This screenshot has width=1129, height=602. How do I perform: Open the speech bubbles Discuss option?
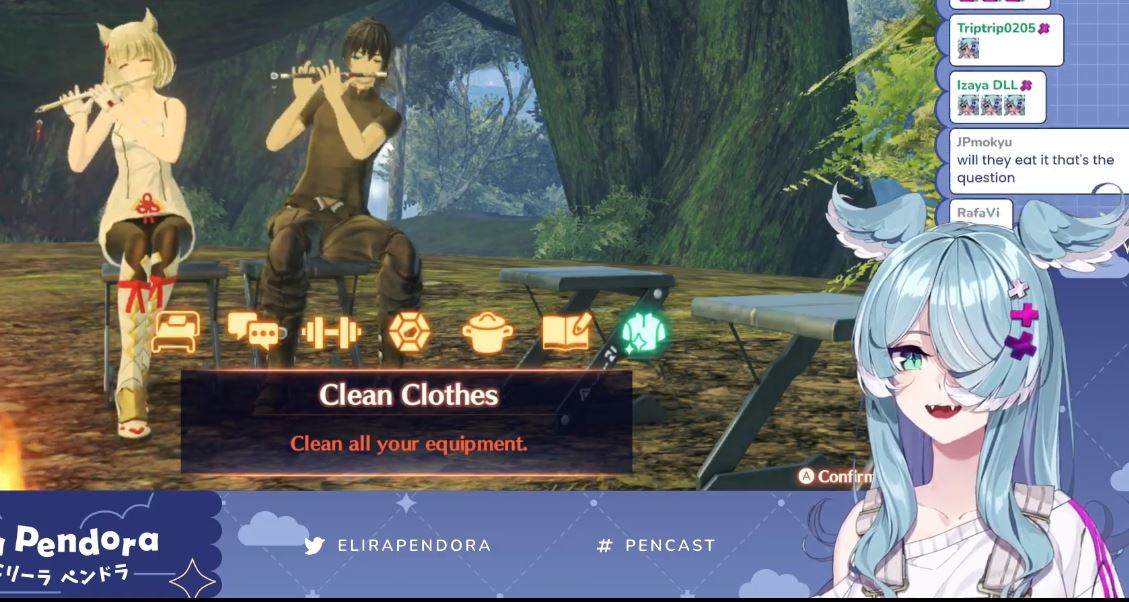pyautogui.click(x=251, y=331)
